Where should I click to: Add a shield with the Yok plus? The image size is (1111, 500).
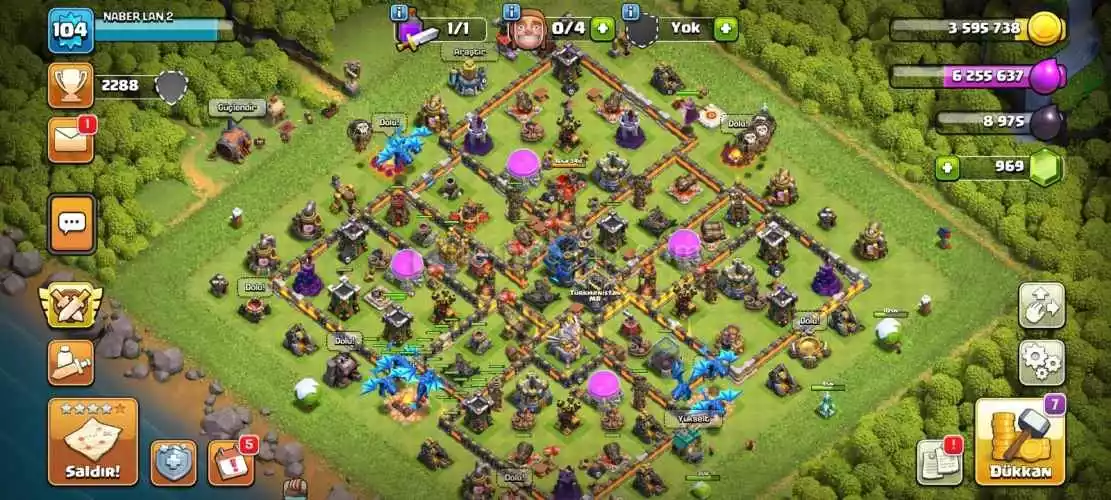[x=726, y=28]
